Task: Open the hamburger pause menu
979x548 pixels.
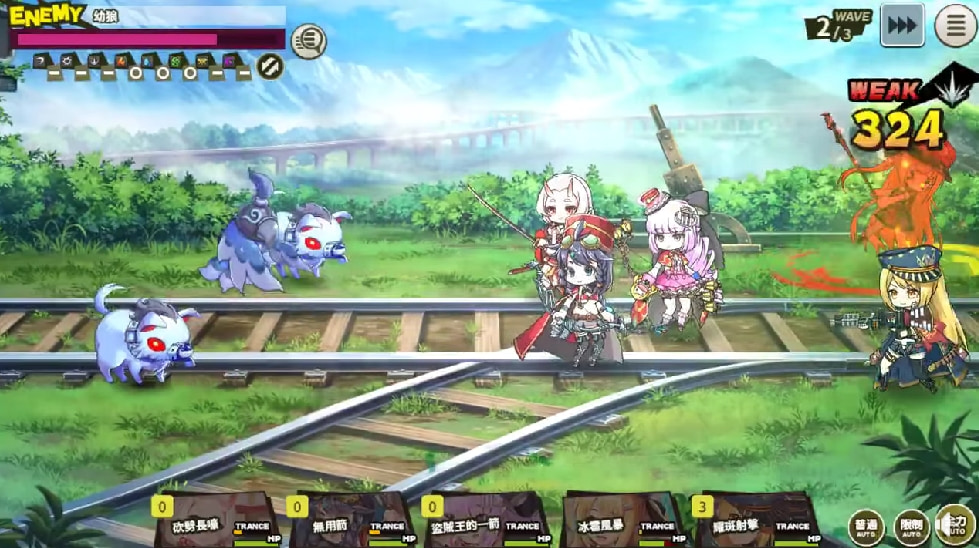Action: pyautogui.click(x=955, y=26)
